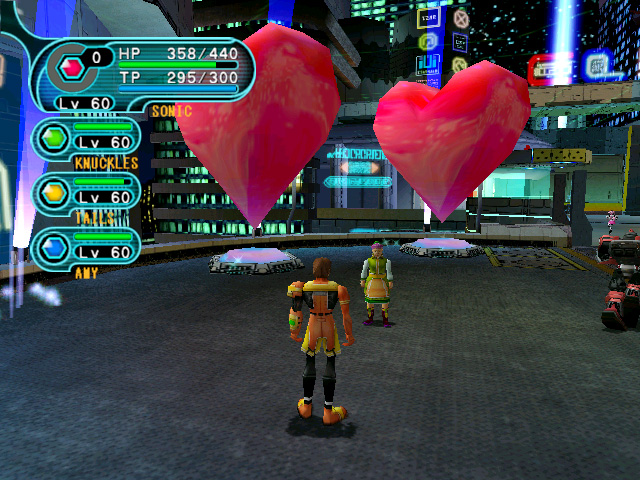Click Sonic's red hexagon status icon
The image size is (640, 480).
(72, 68)
